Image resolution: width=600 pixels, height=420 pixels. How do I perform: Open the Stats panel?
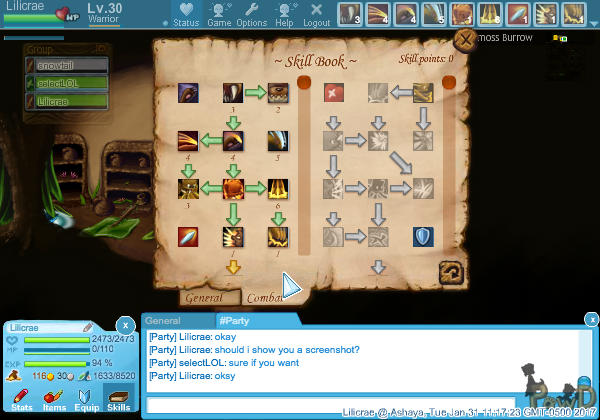(x=22, y=398)
